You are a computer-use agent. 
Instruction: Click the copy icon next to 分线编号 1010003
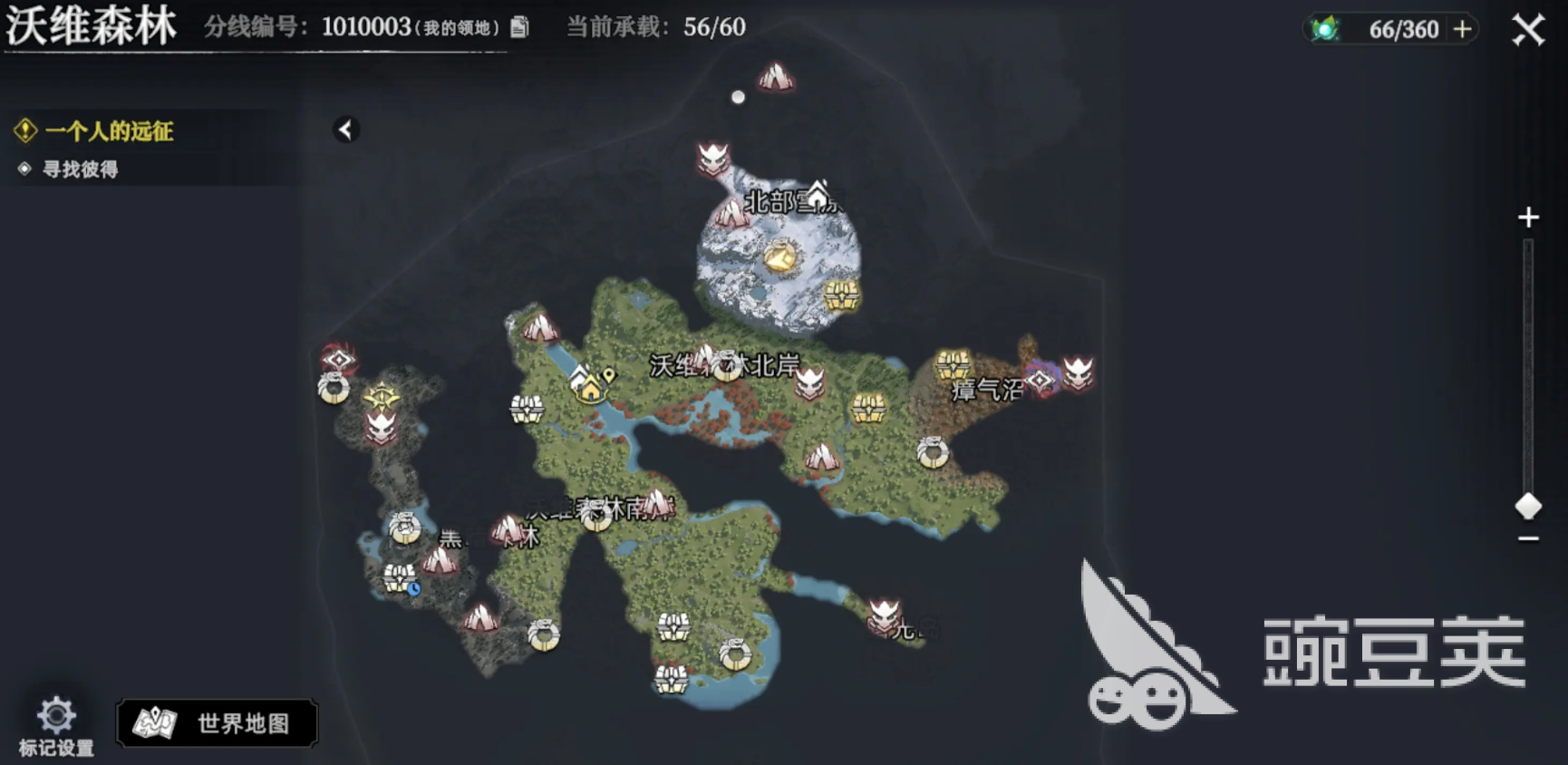(x=520, y=28)
